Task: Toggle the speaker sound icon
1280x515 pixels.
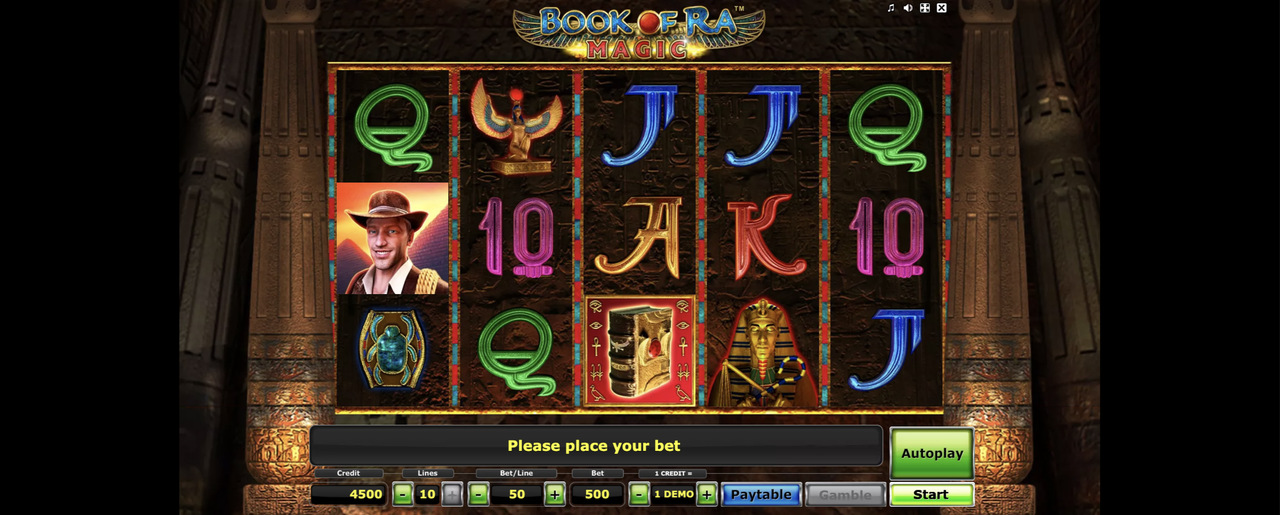Action: pos(908,8)
